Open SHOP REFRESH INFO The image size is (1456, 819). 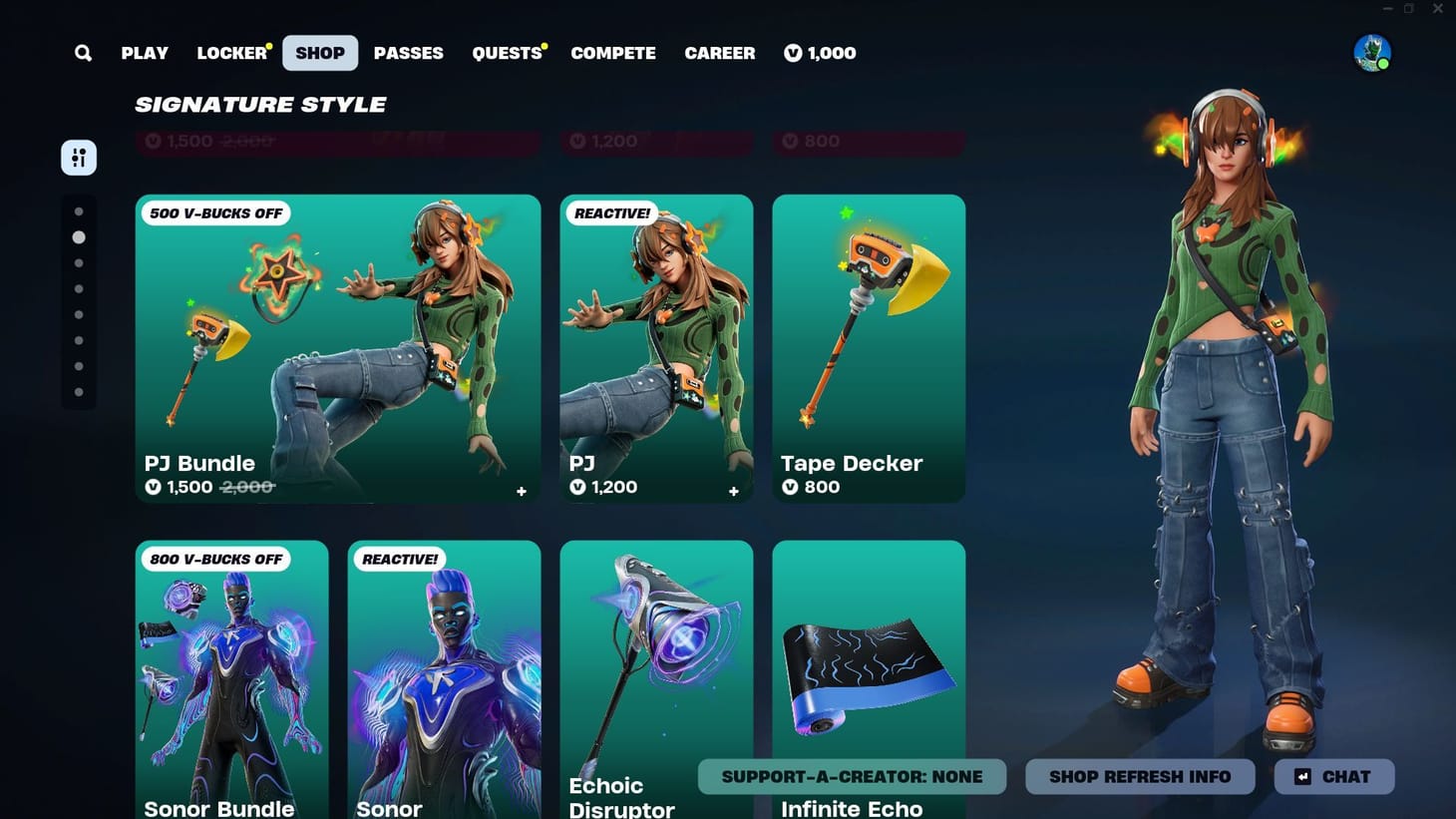(1140, 776)
